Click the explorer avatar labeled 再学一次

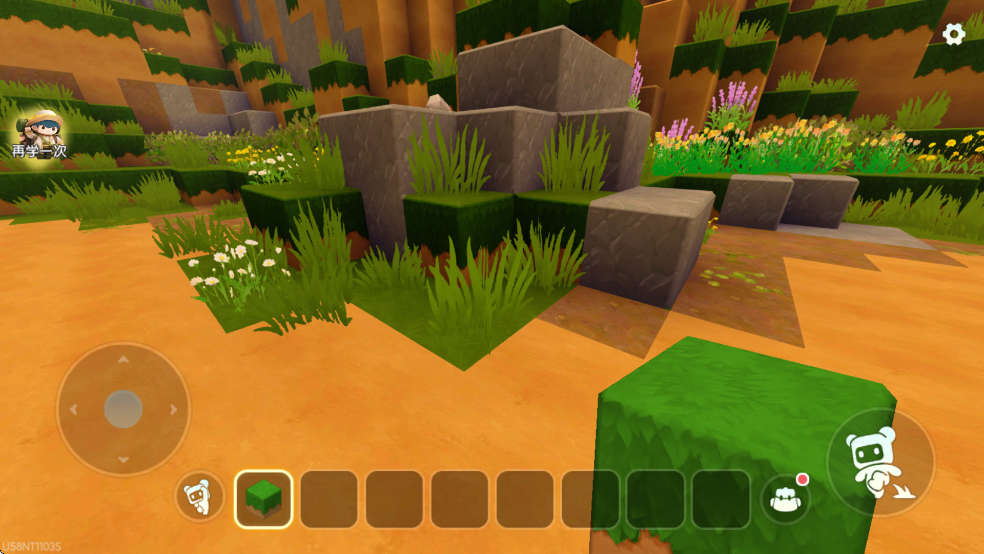pyautogui.click(x=38, y=134)
